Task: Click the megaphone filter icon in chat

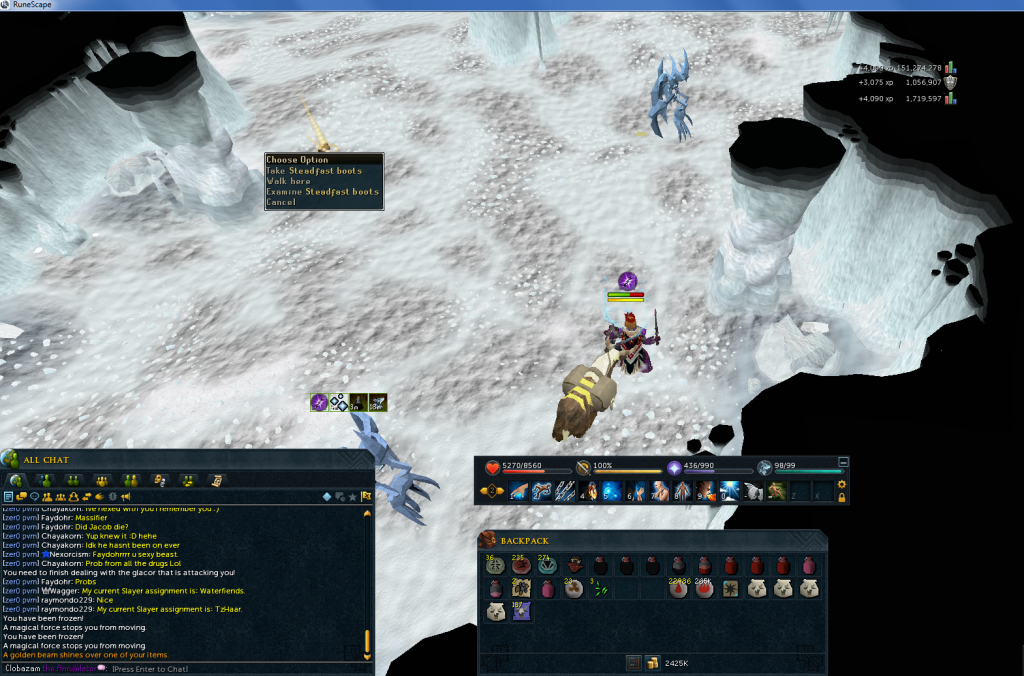Action: pyautogui.click(x=126, y=496)
